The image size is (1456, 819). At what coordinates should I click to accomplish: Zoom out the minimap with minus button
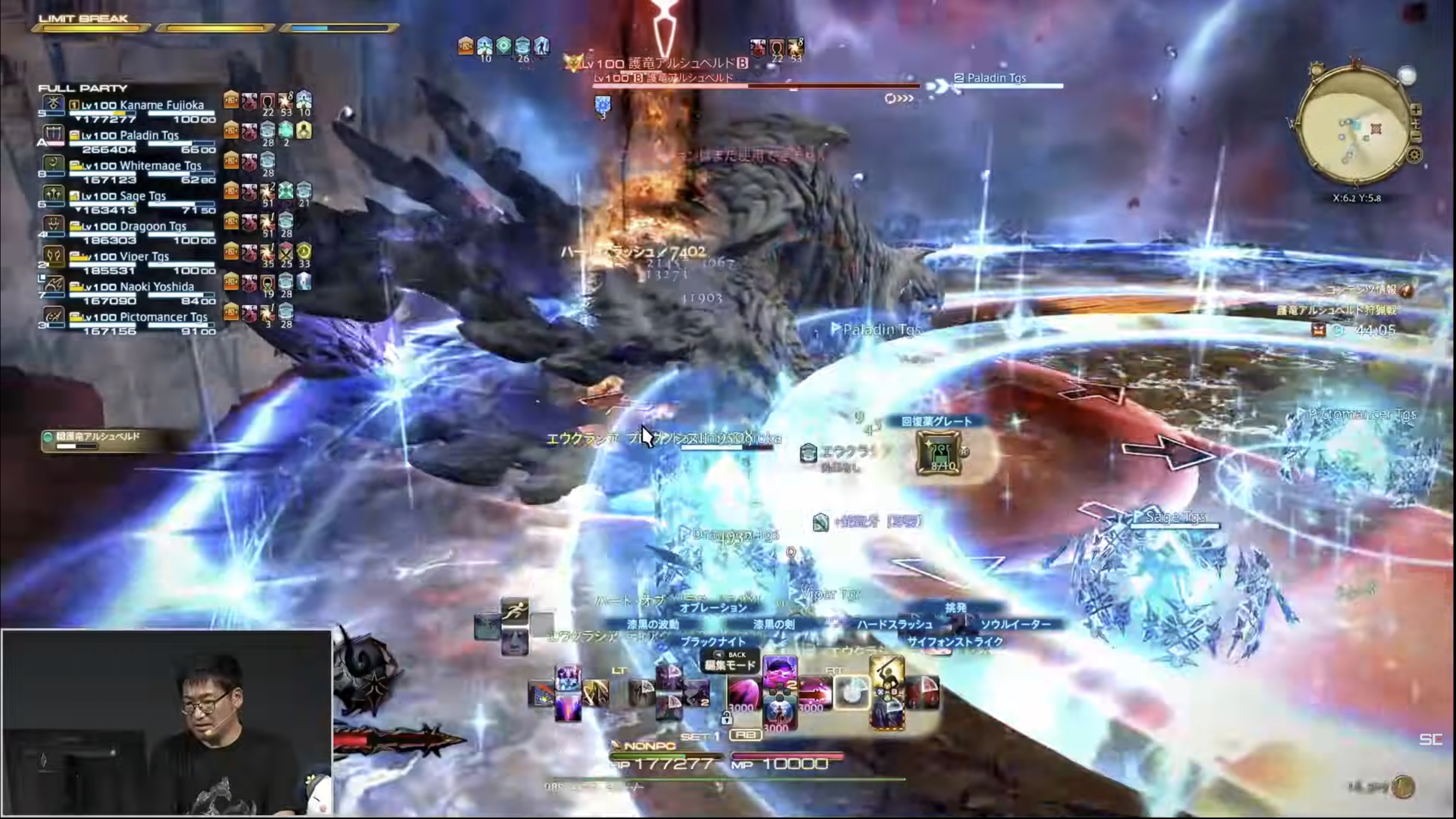[x=1416, y=136]
